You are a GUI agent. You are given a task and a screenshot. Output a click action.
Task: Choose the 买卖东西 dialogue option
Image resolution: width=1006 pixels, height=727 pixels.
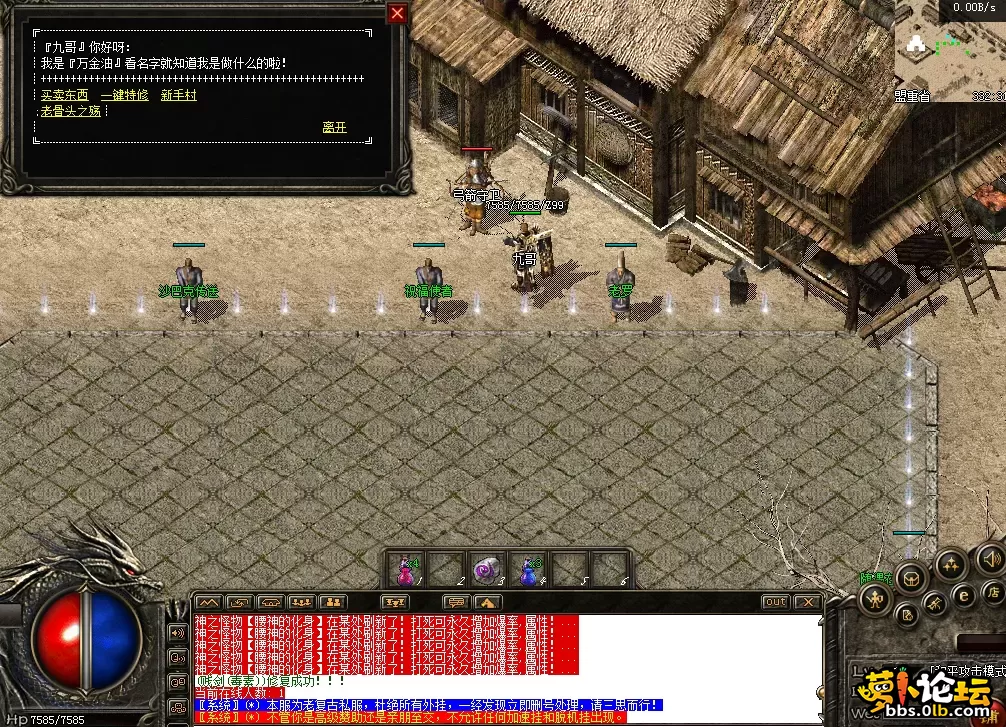(64, 96)
